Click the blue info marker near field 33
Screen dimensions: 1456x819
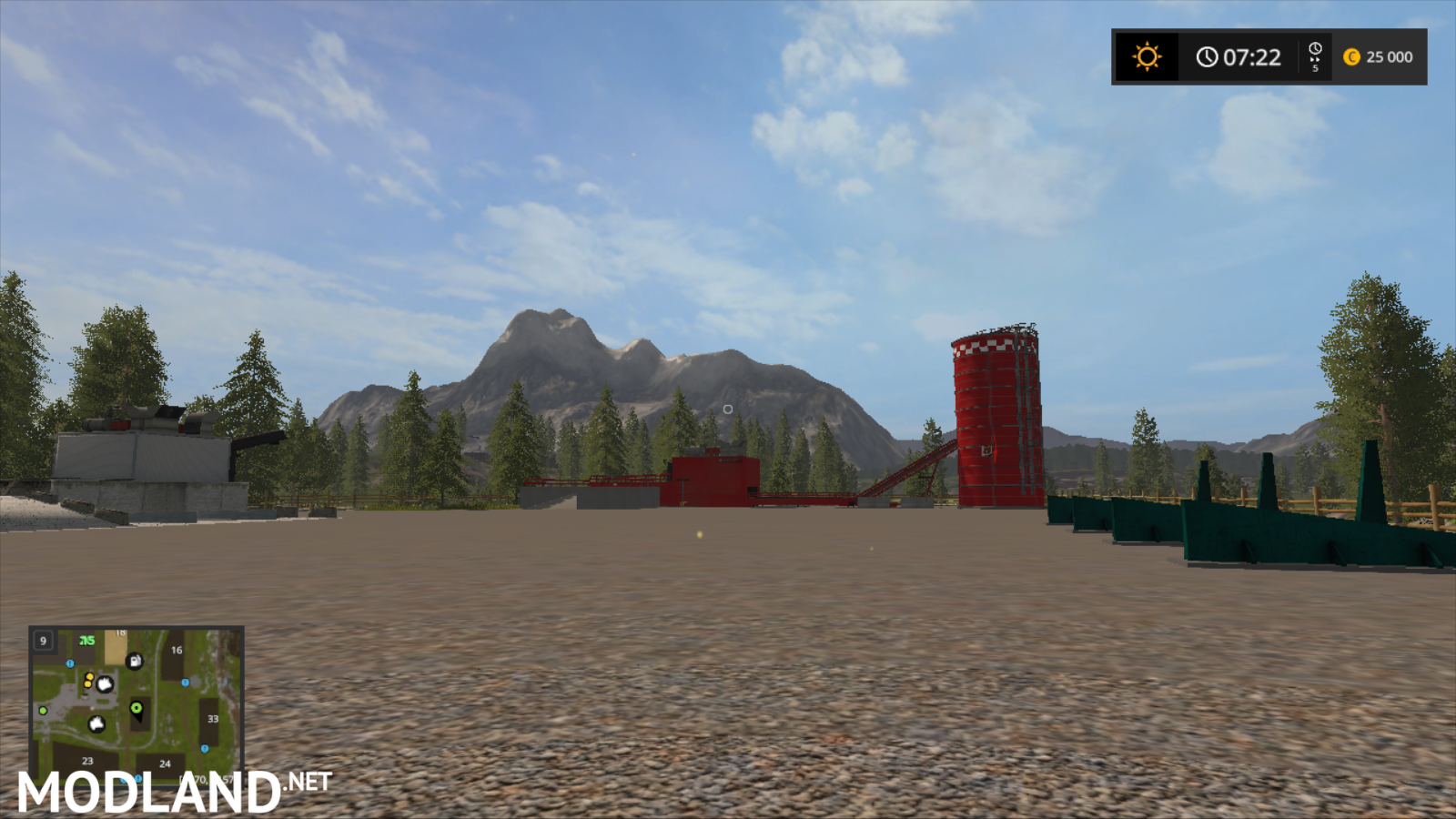tap(205, 748)
